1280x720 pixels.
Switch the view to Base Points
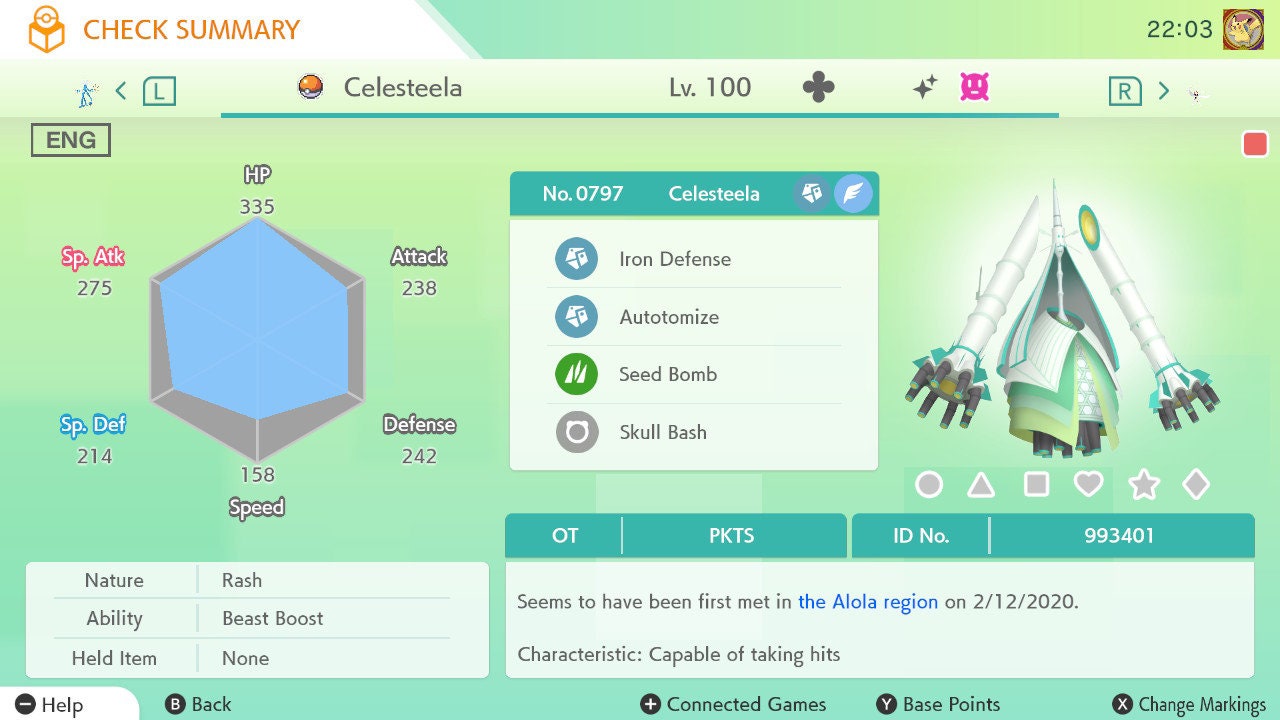click(938, 705)
